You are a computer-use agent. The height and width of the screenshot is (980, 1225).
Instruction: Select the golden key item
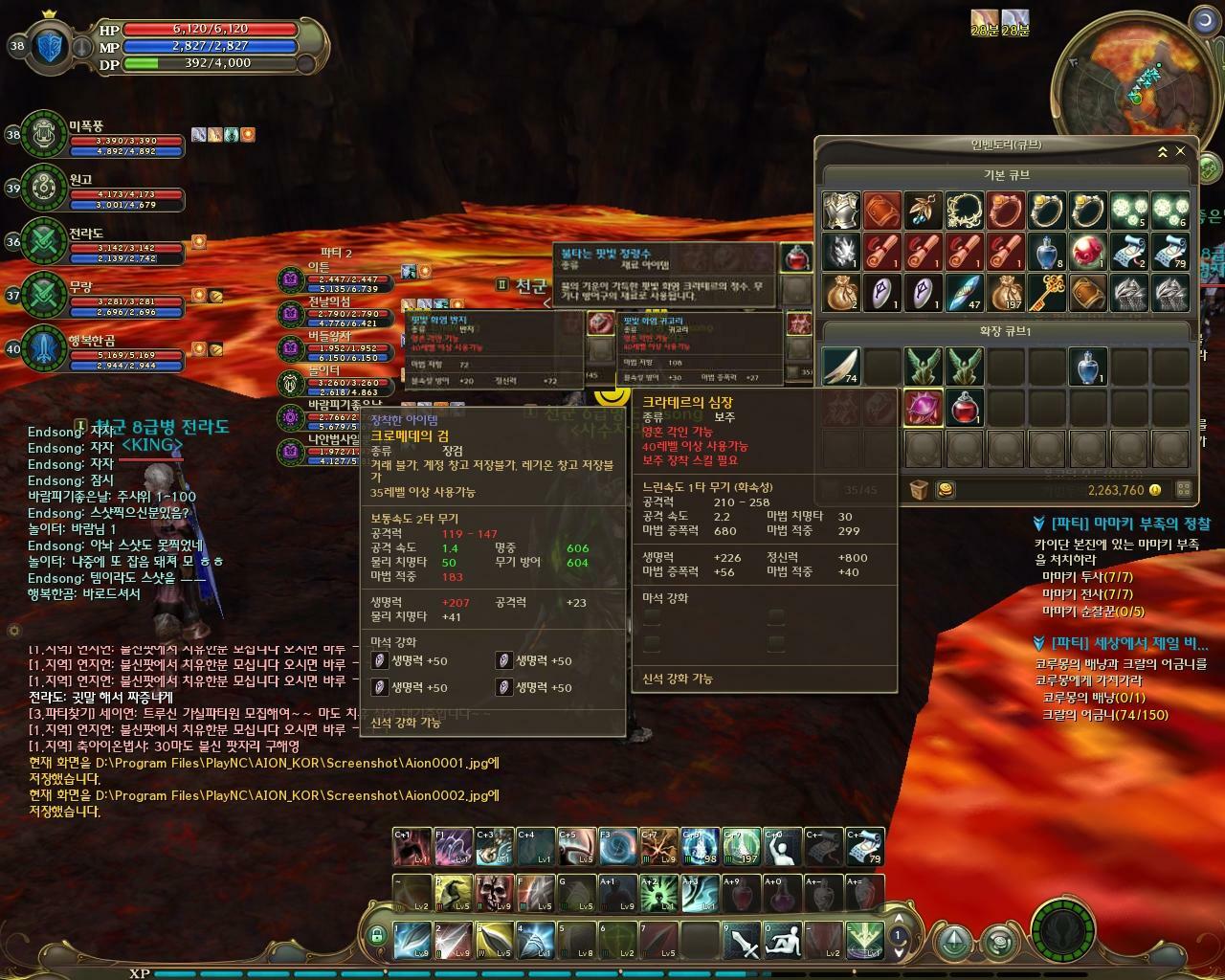[x=1047, y=293]
